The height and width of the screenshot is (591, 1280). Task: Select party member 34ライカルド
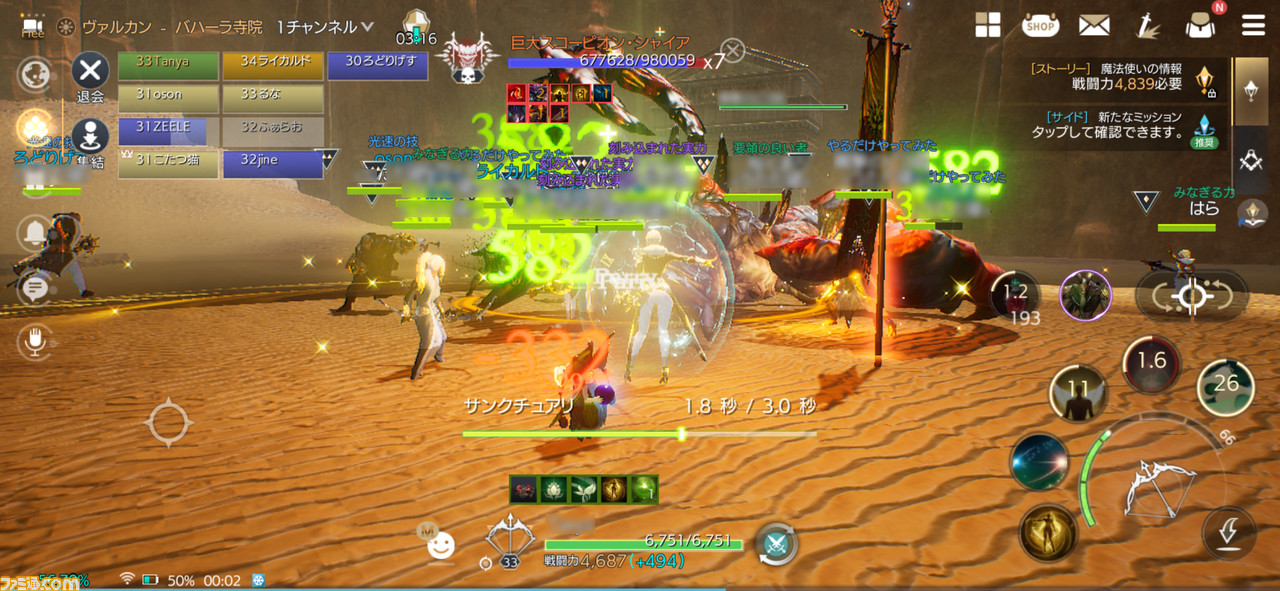[x=272, y=66]
